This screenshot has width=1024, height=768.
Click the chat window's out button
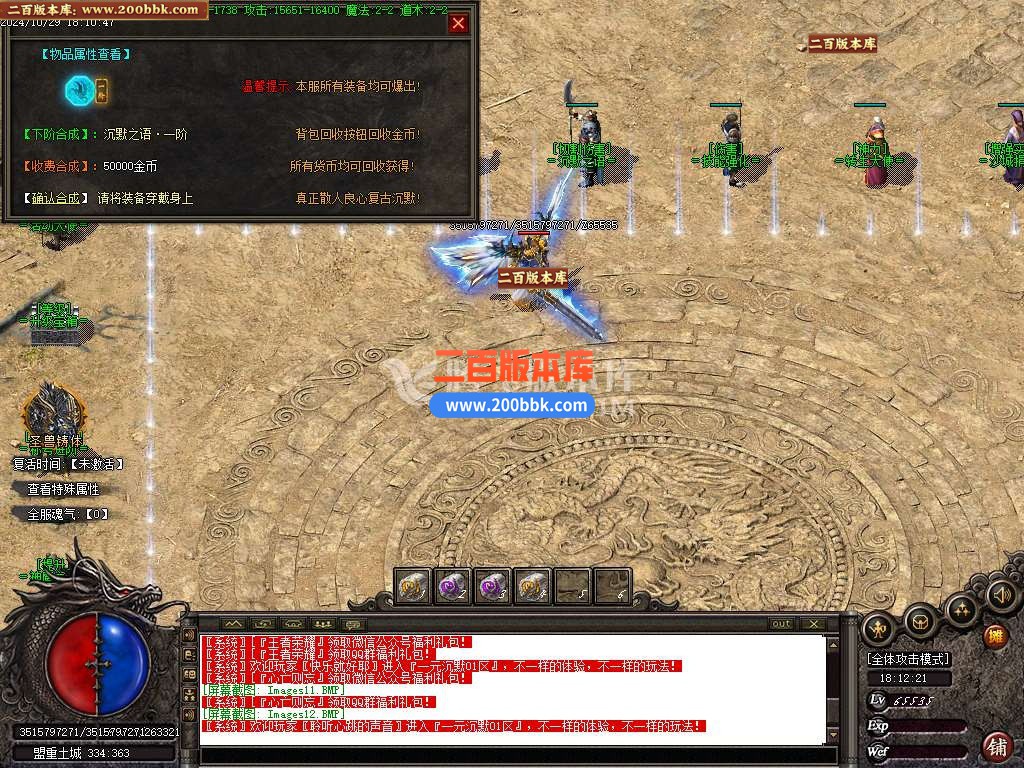tap(782, 624)
